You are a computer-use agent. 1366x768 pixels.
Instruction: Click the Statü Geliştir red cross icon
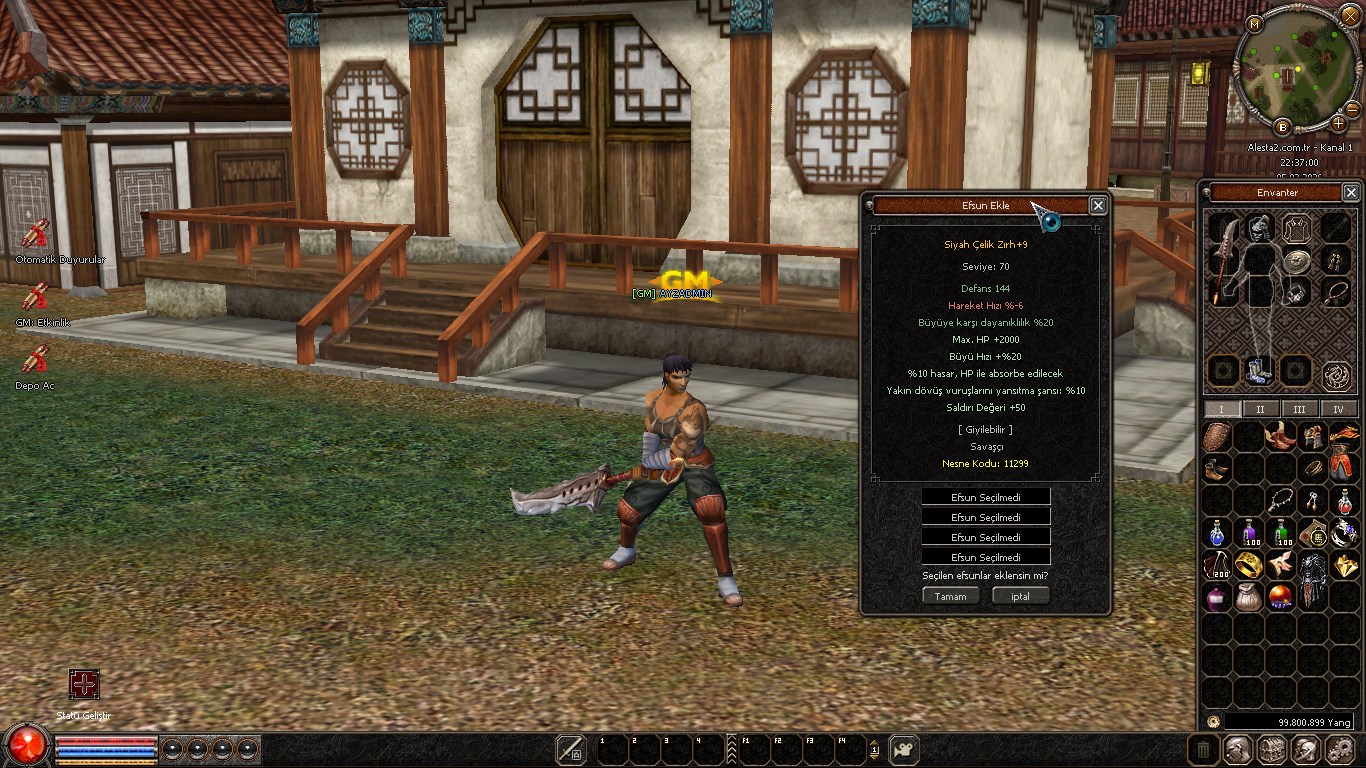coord(84,684)
